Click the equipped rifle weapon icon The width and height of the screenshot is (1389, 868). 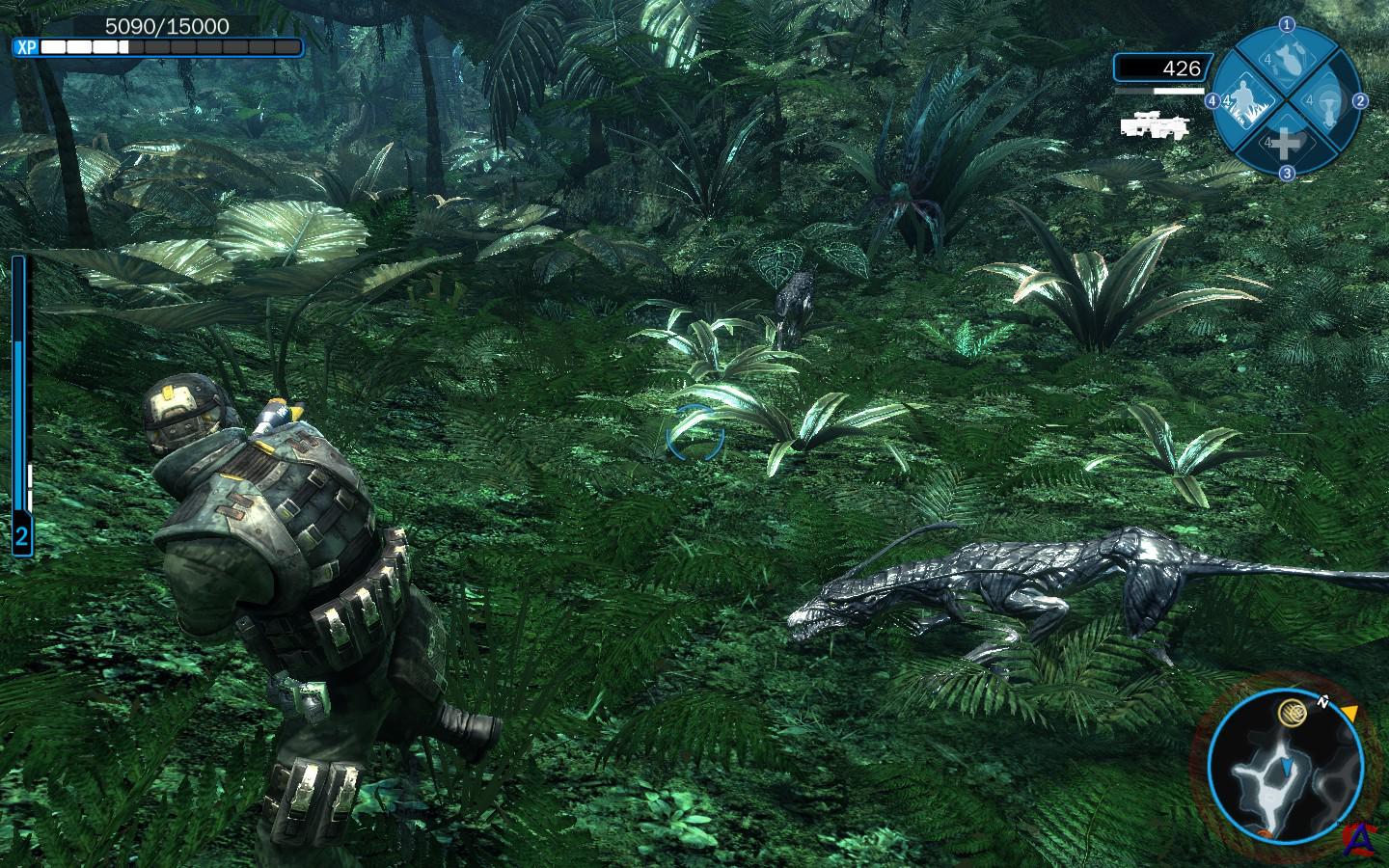click(x=1155, y=122)
